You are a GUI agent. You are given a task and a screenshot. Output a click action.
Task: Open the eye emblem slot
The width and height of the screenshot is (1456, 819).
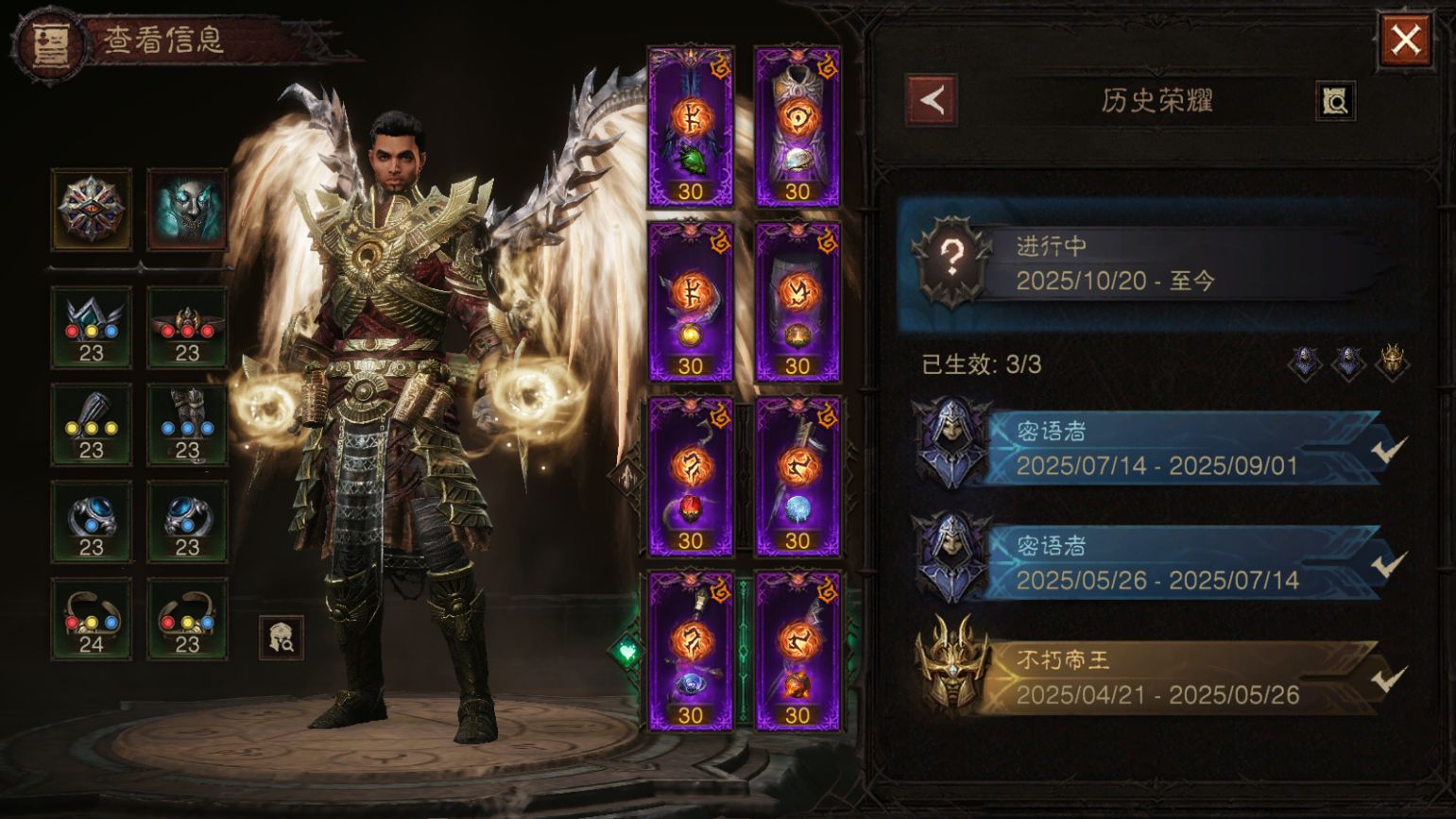92,210
